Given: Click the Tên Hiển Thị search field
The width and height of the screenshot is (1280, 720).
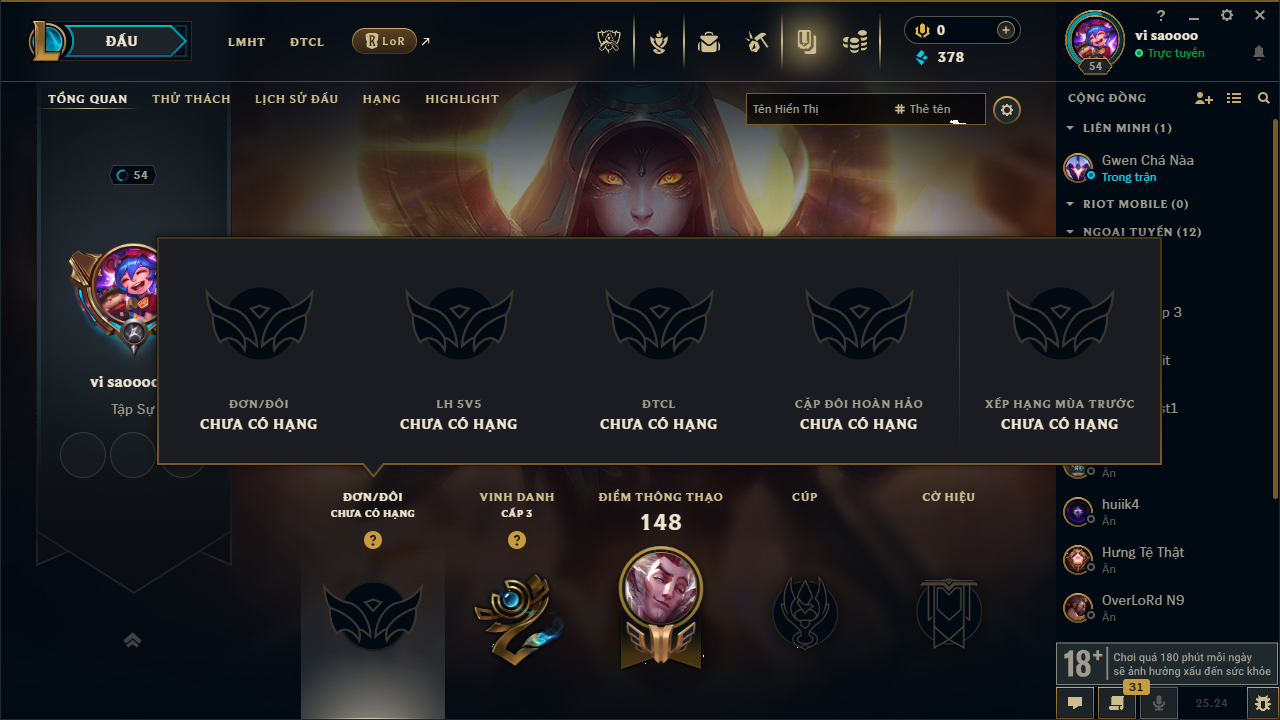Looking at the screenshot, I should click(x=815, y=109).
